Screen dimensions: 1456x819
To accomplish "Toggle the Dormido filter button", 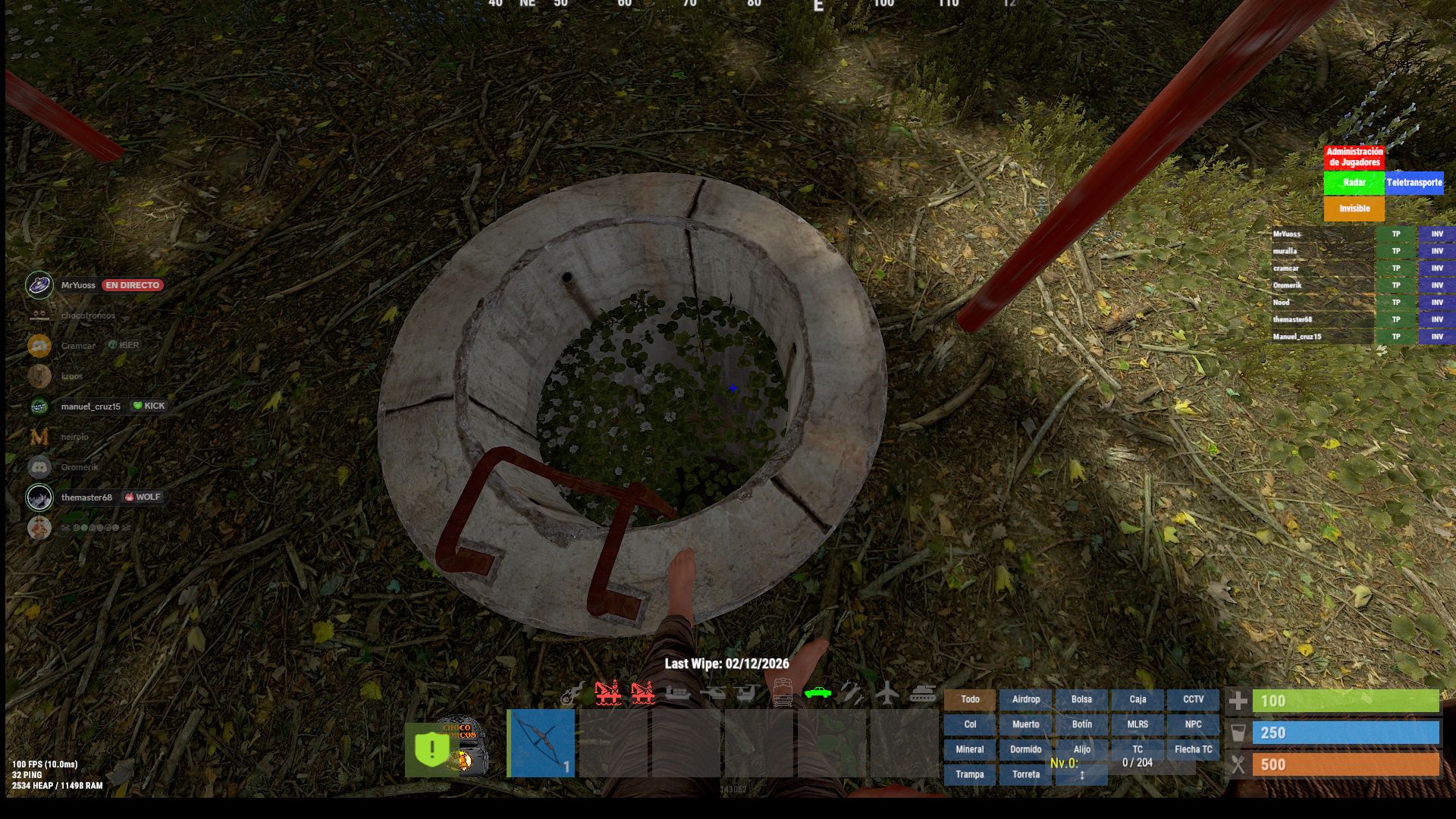I will pyautogui.click(x=1025, y=749).
